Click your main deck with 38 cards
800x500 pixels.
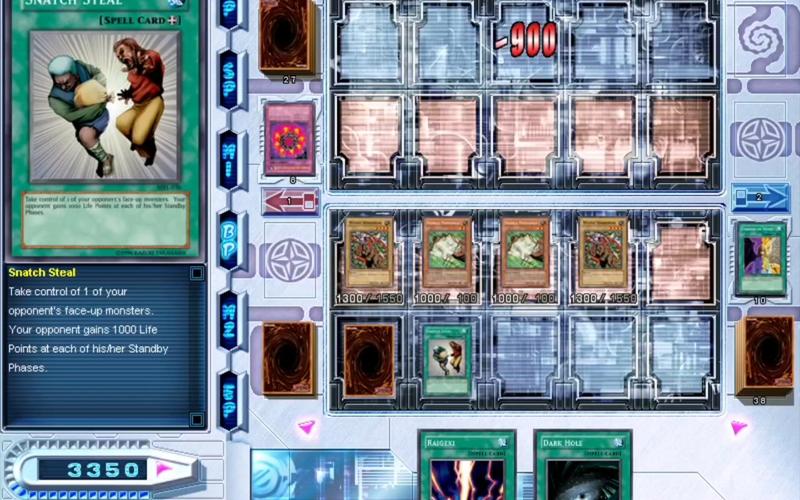click(x=764, y=356)
